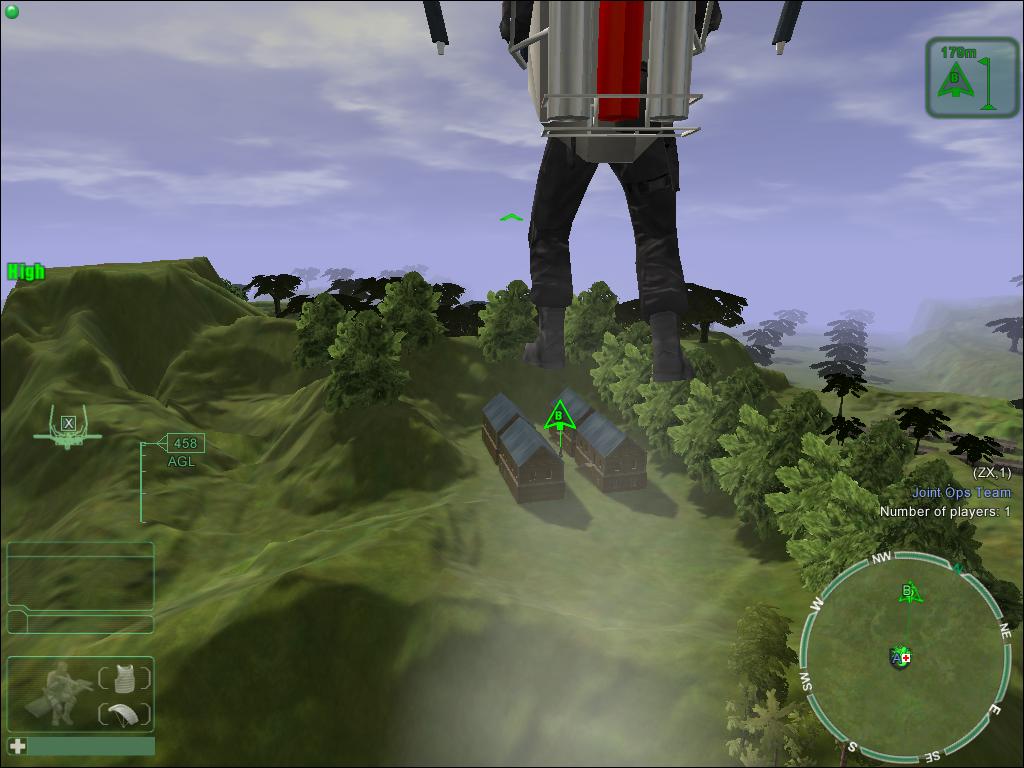Select the aircraft status icon marked X
This screenshot has height=768, width=1024.
(68, 427)
